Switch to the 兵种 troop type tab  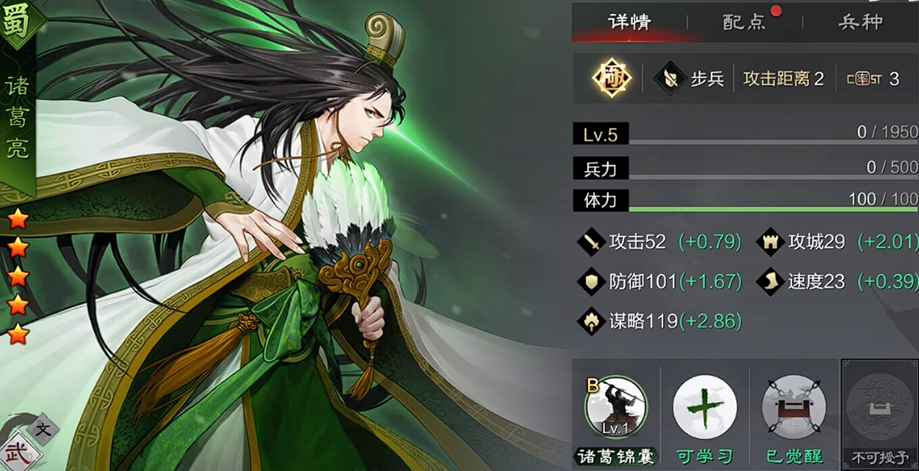pos(860,21)
